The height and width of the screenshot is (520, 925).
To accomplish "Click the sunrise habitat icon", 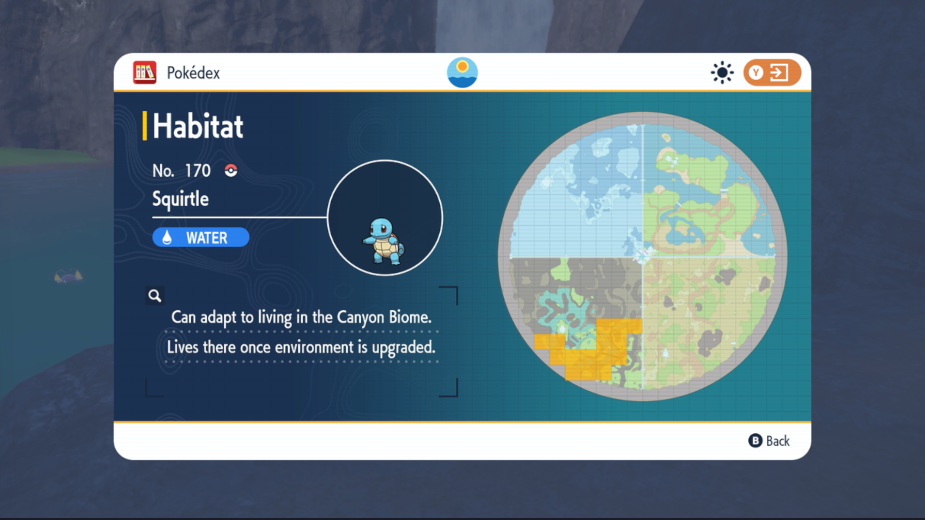I will pos(462,72).
